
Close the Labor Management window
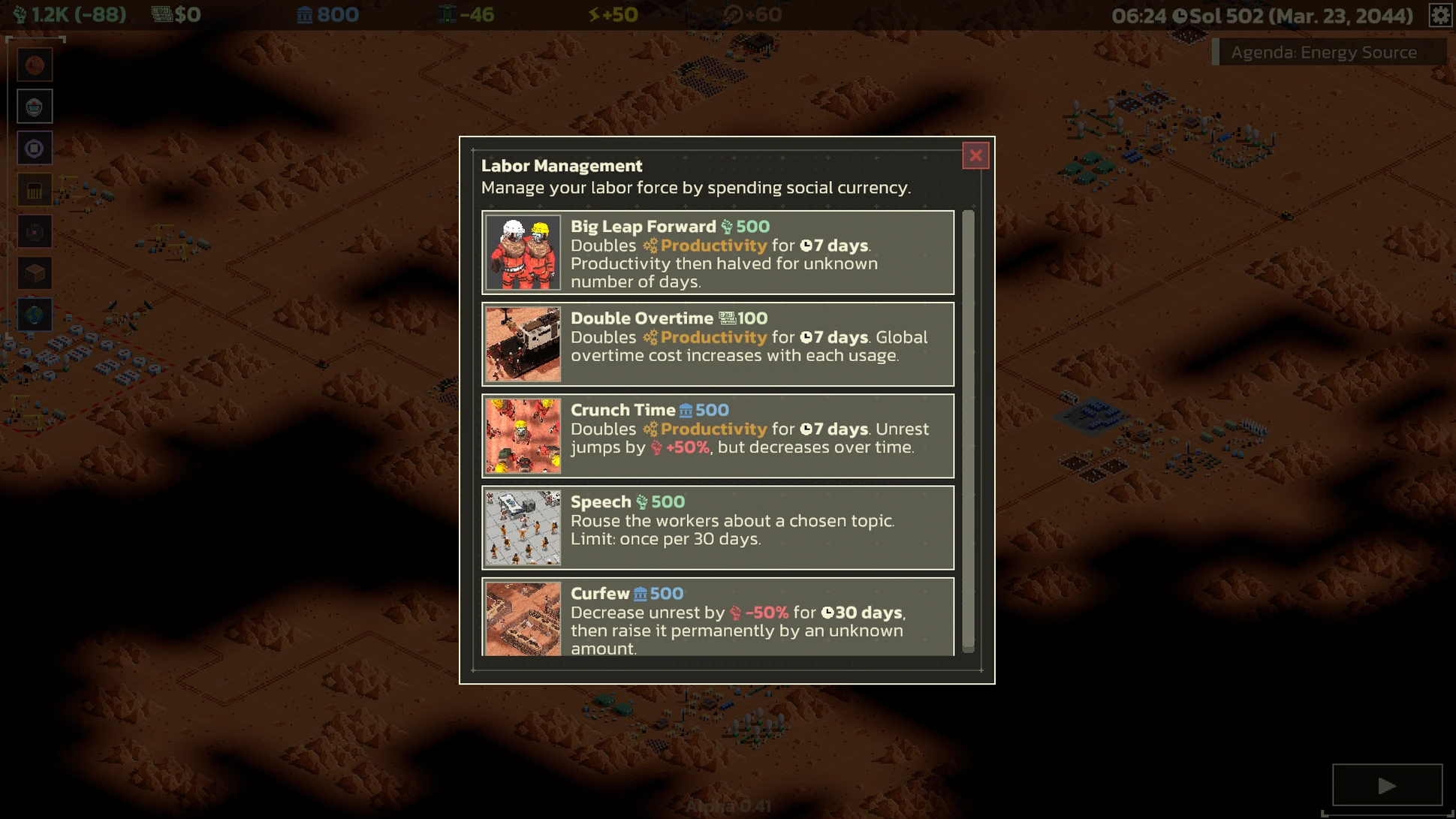(x=975, y=155)
